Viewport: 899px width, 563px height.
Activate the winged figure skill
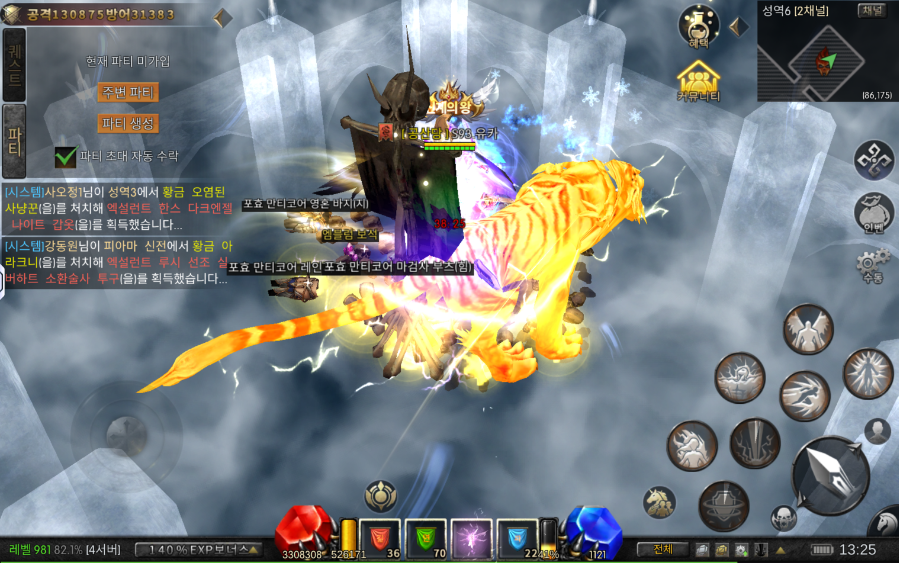[808, 329]
